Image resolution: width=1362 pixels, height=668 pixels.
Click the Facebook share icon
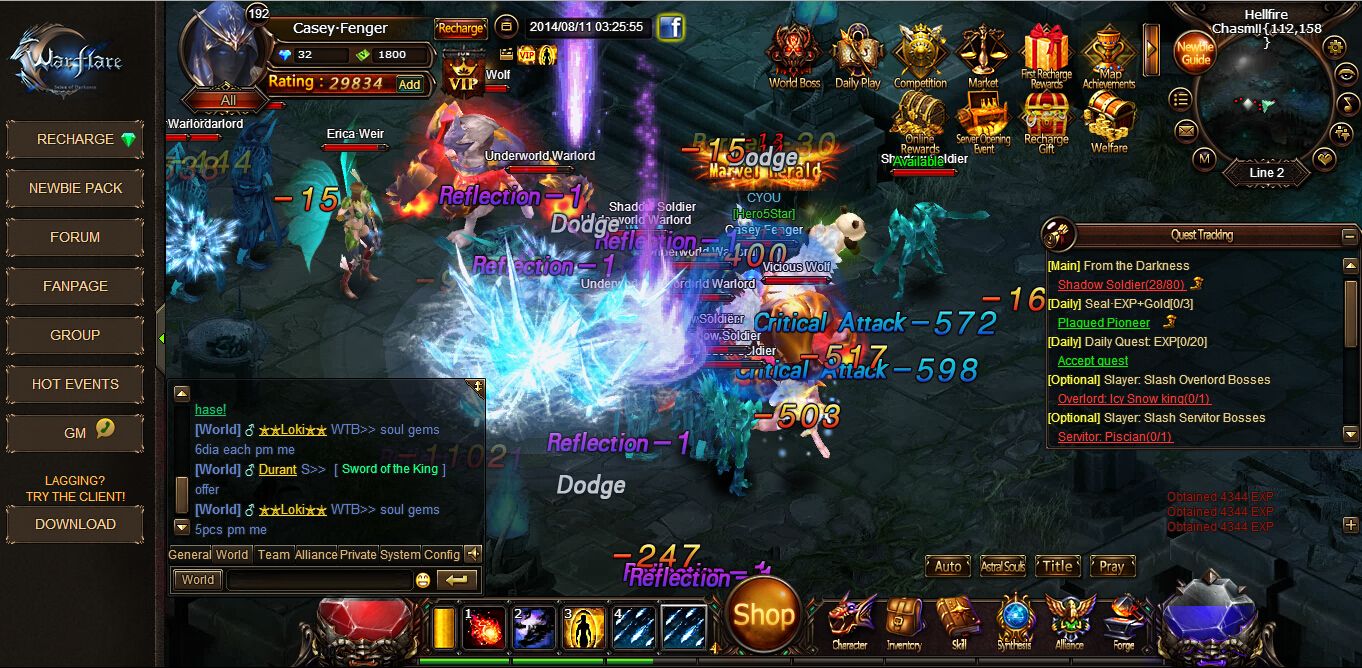(x=670, y=28)
